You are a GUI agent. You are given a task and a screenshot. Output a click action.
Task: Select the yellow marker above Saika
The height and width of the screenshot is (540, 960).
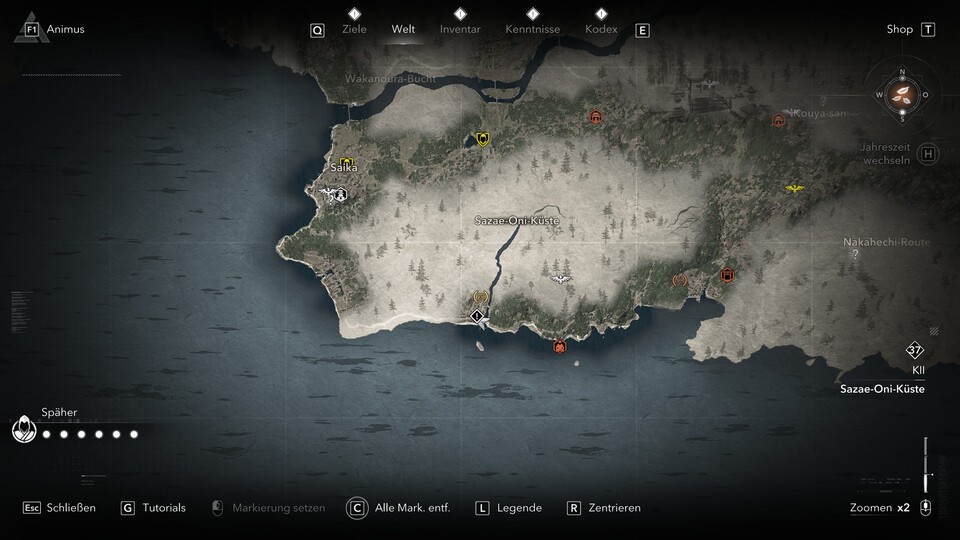(347, 162)
